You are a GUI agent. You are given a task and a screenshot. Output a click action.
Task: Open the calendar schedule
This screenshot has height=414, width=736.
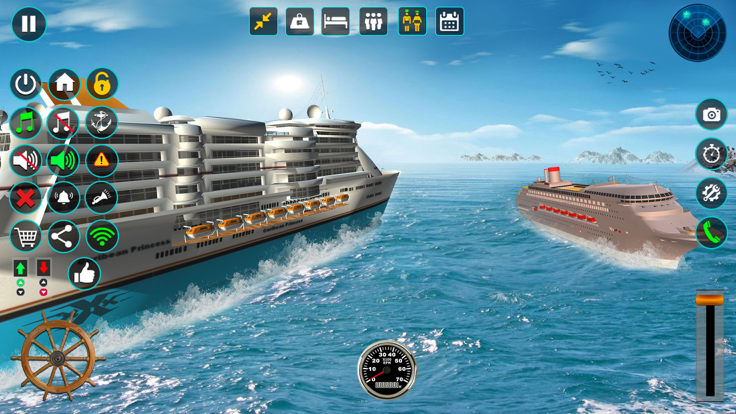coord(449,21)
